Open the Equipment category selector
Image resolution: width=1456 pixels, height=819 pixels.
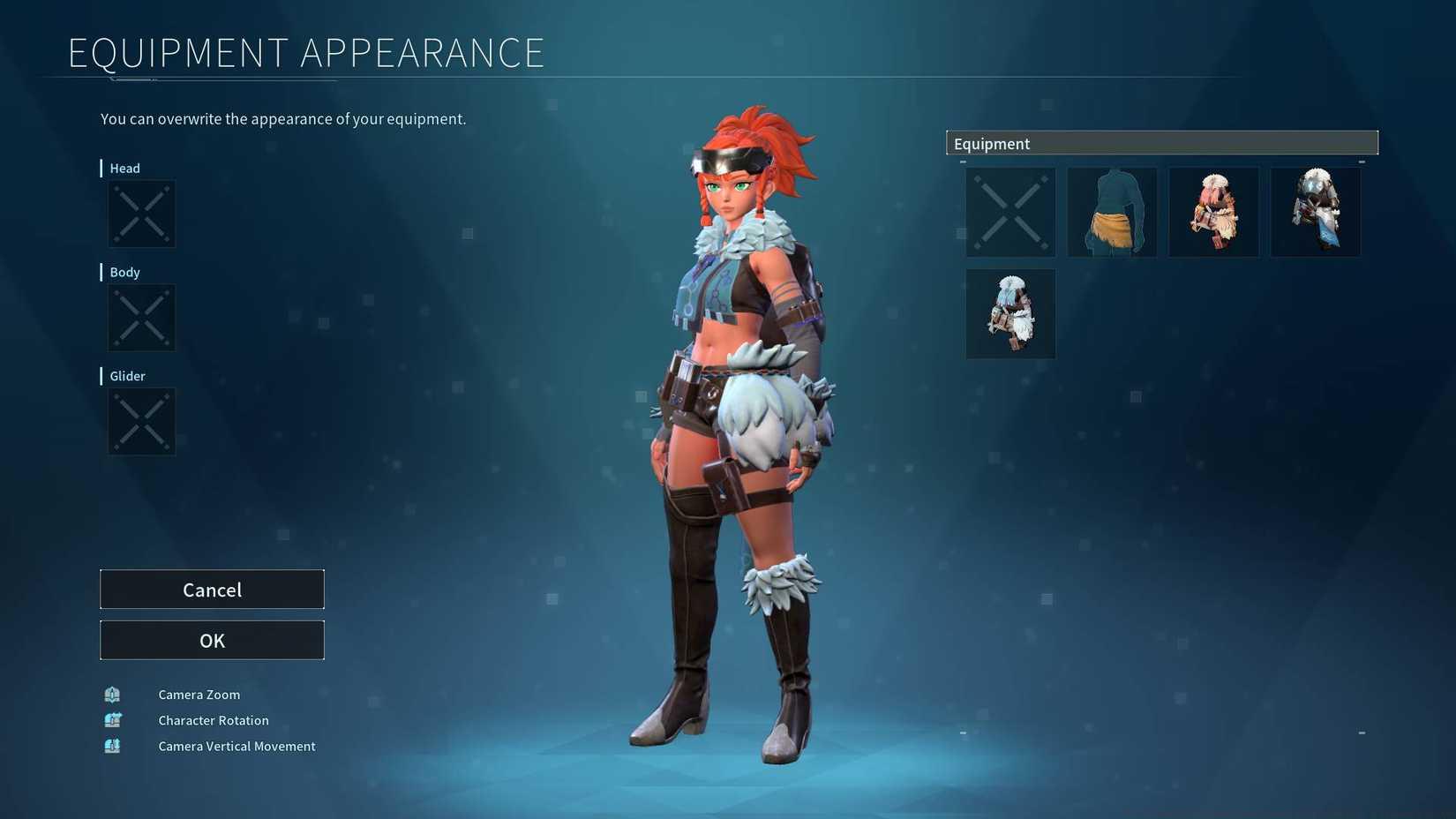1161,142
